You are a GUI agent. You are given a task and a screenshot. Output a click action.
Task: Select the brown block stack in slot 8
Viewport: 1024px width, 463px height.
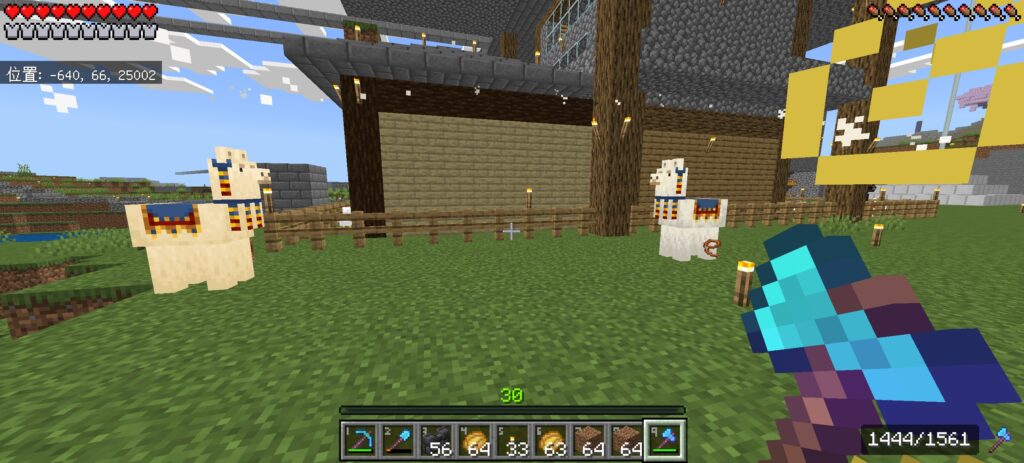(626, 440)
